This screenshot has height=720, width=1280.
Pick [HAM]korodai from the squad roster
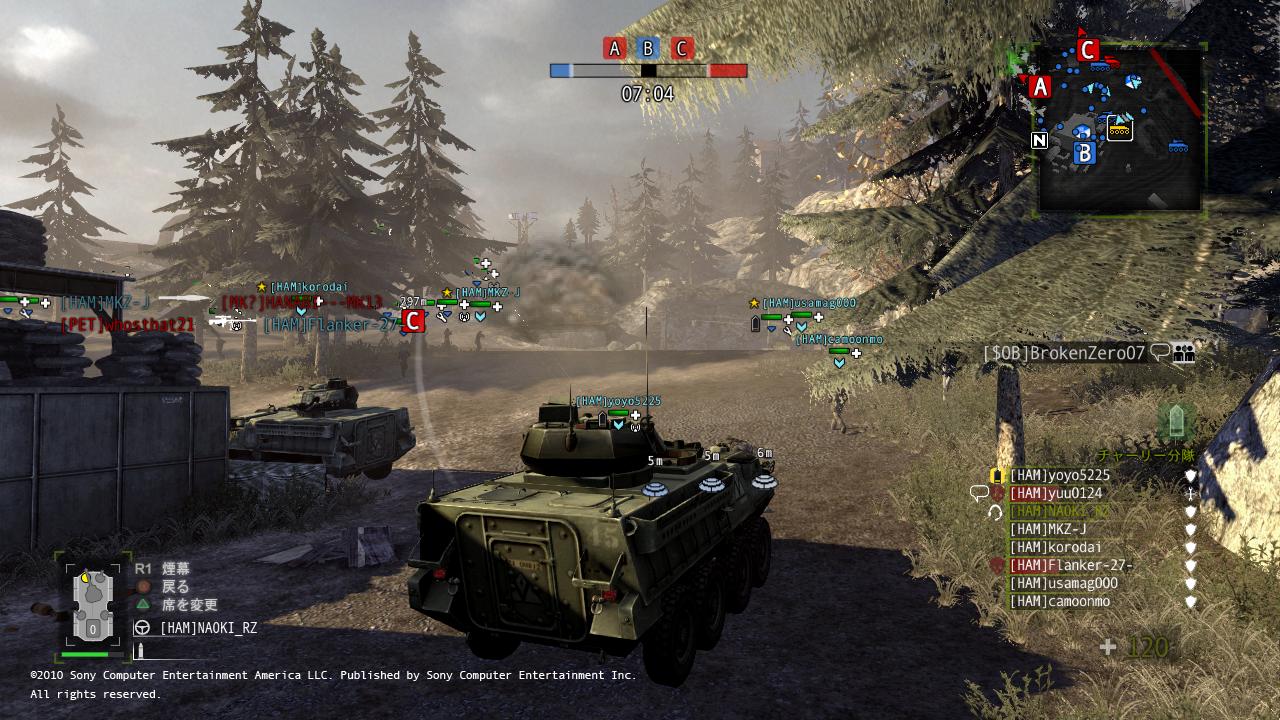pos(1055,548)
